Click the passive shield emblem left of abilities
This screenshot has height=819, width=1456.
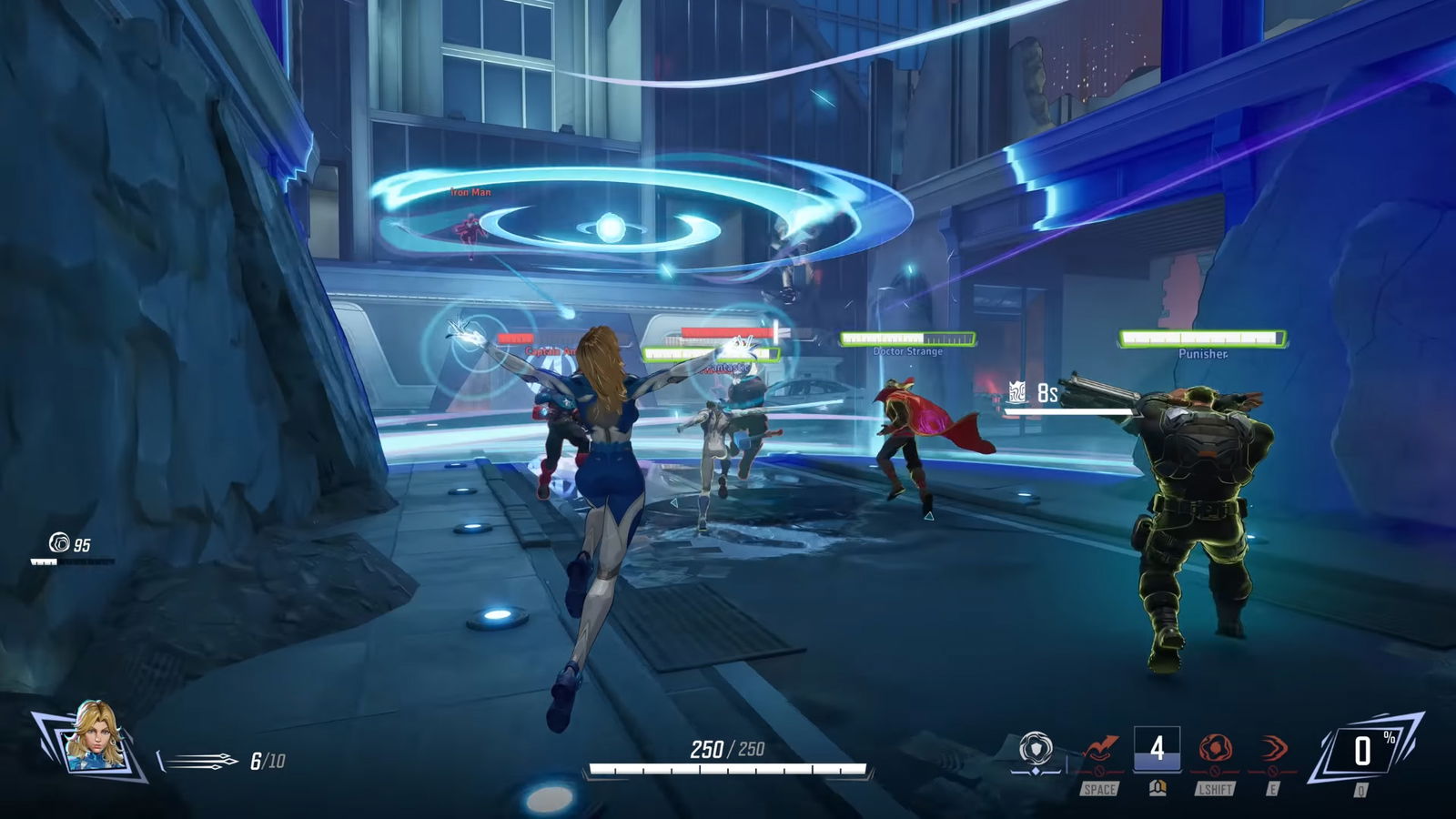1036,746
